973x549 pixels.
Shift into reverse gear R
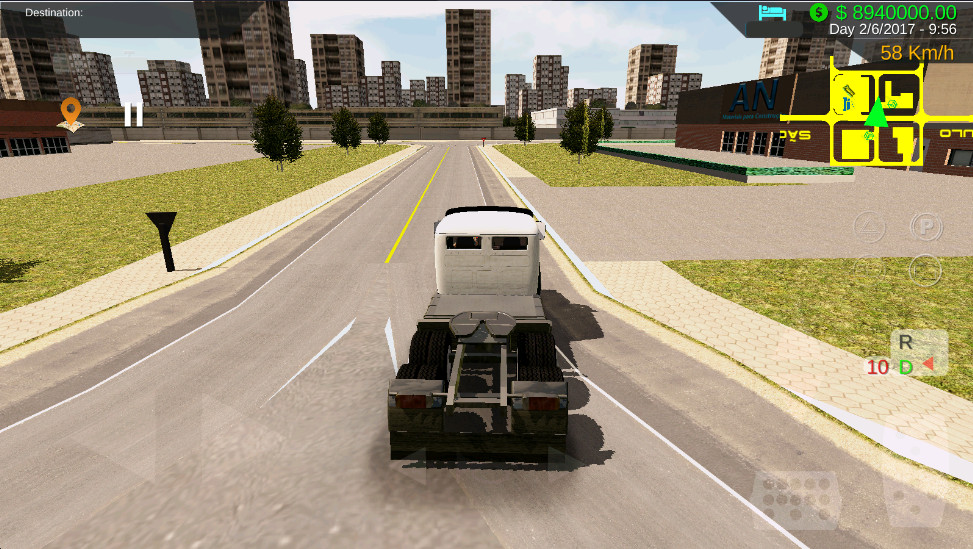[x=906, y=341]
